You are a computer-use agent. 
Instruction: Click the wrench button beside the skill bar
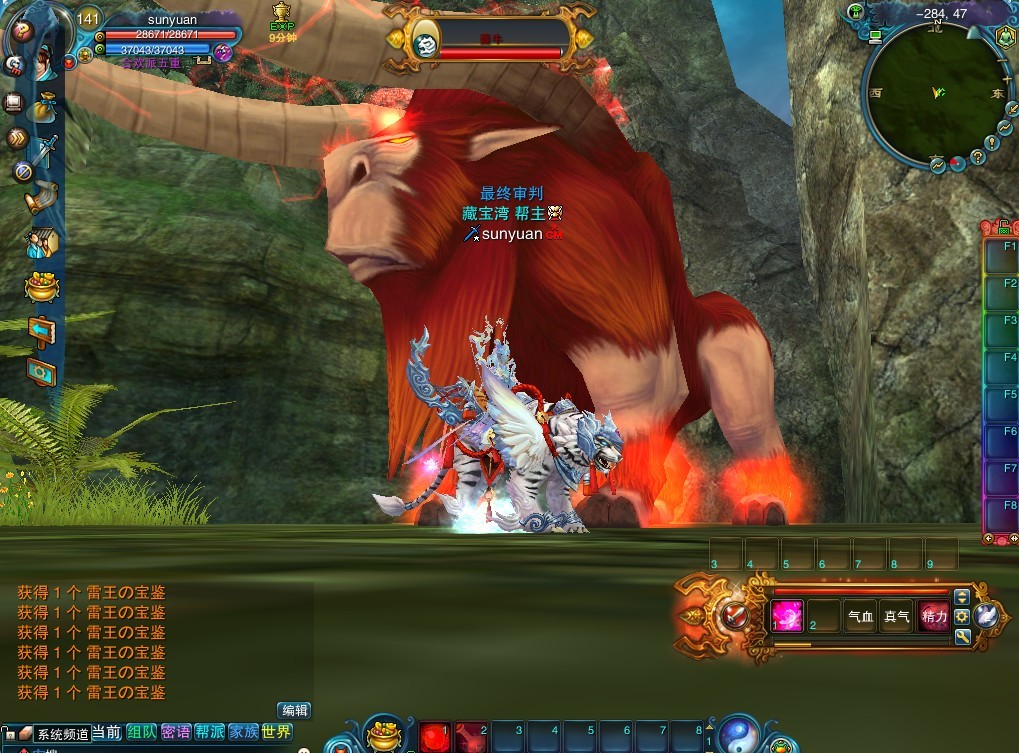click(962, 636)
